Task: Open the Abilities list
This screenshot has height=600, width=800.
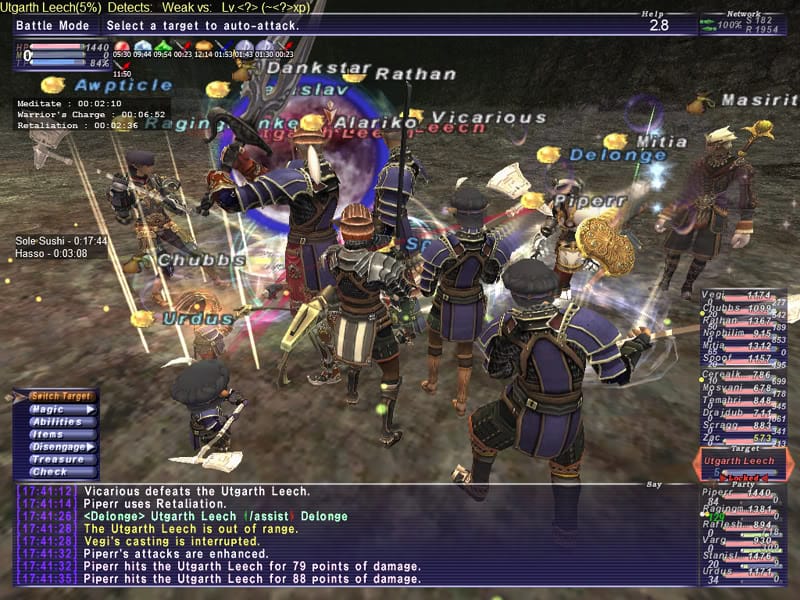Action: (x=62, y=422)
